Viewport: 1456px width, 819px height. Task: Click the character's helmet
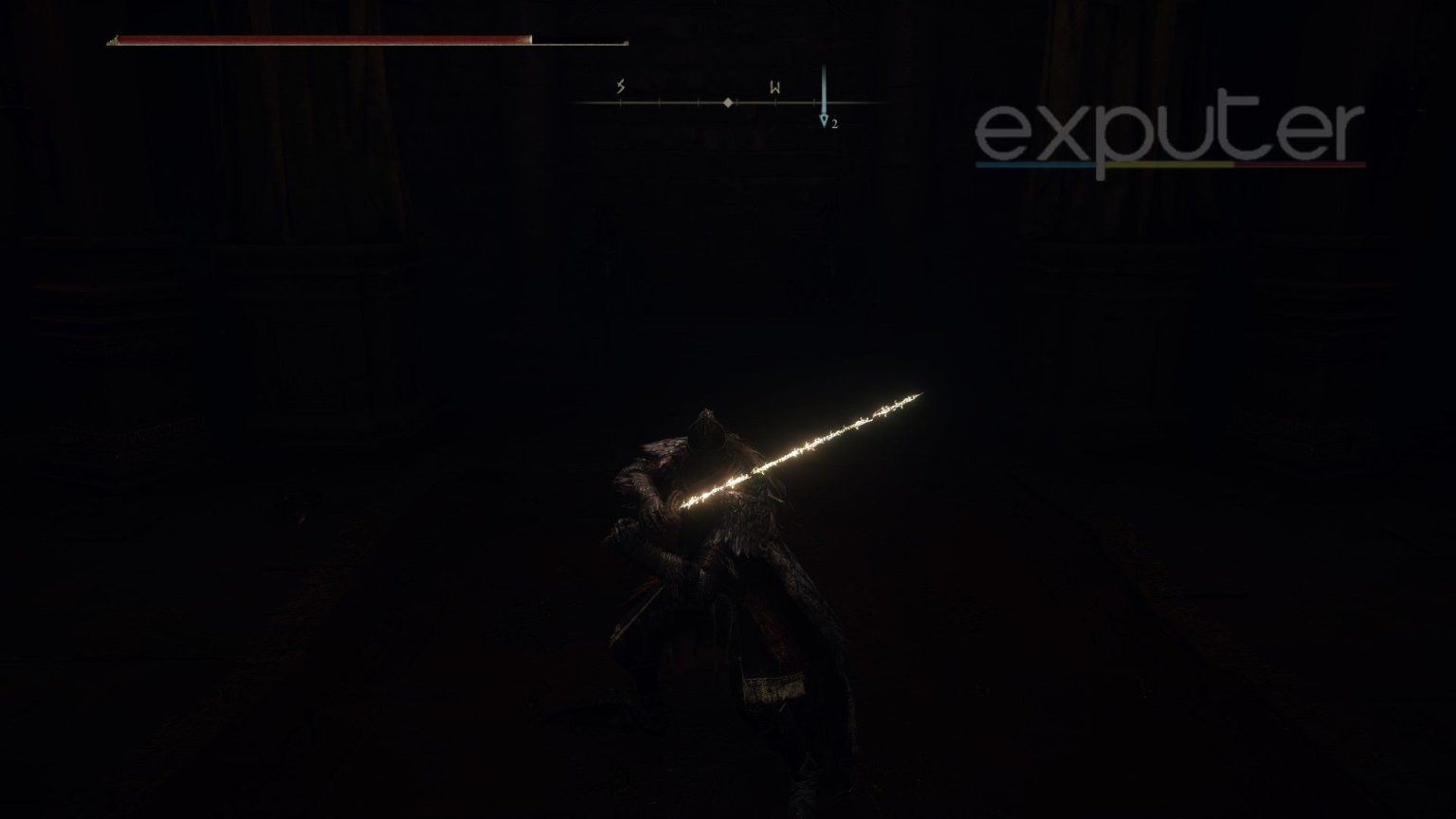click(x=706, y=428)
